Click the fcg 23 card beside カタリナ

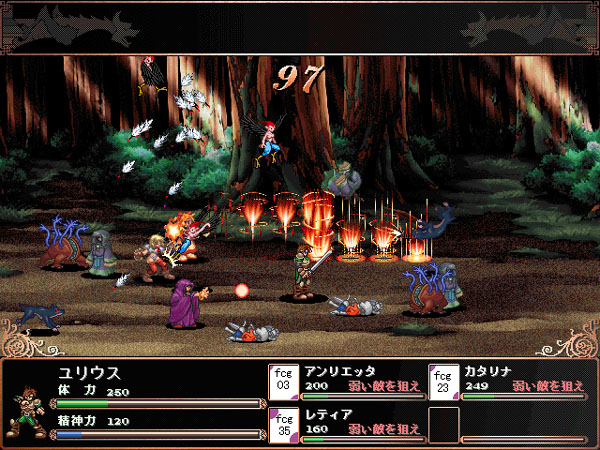coord(443,380)
